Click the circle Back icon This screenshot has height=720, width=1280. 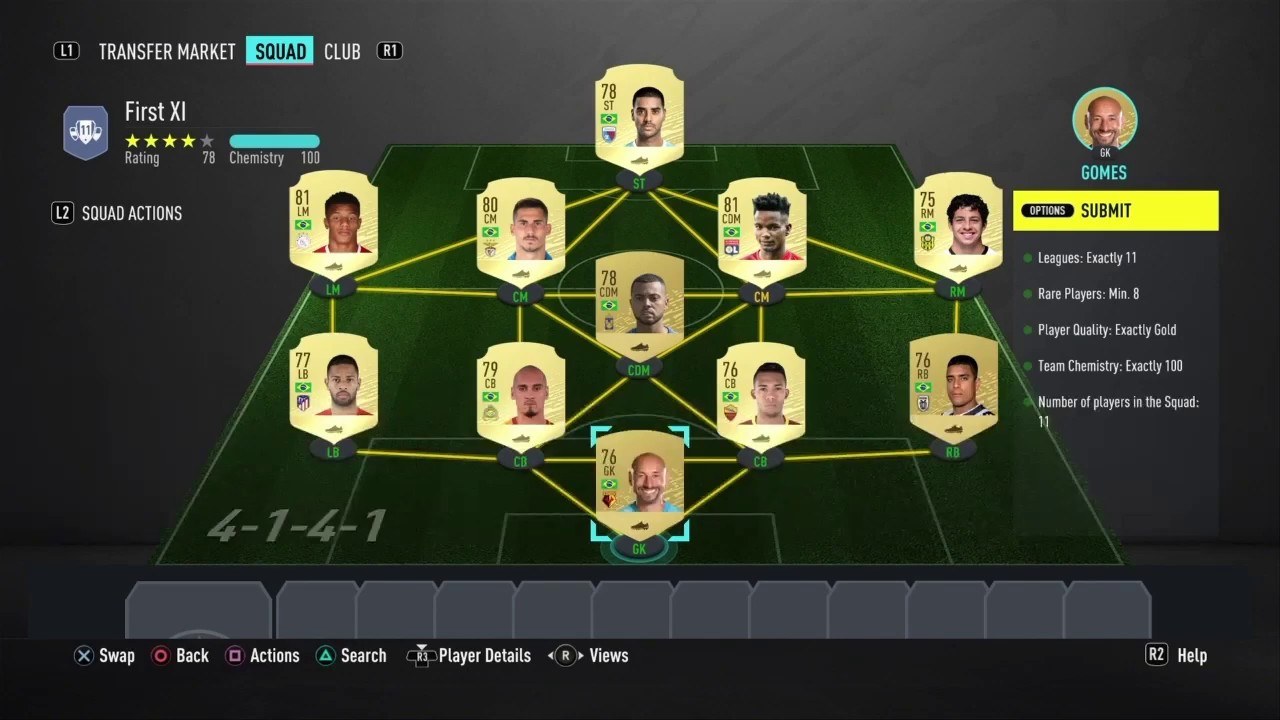point(161,655)
